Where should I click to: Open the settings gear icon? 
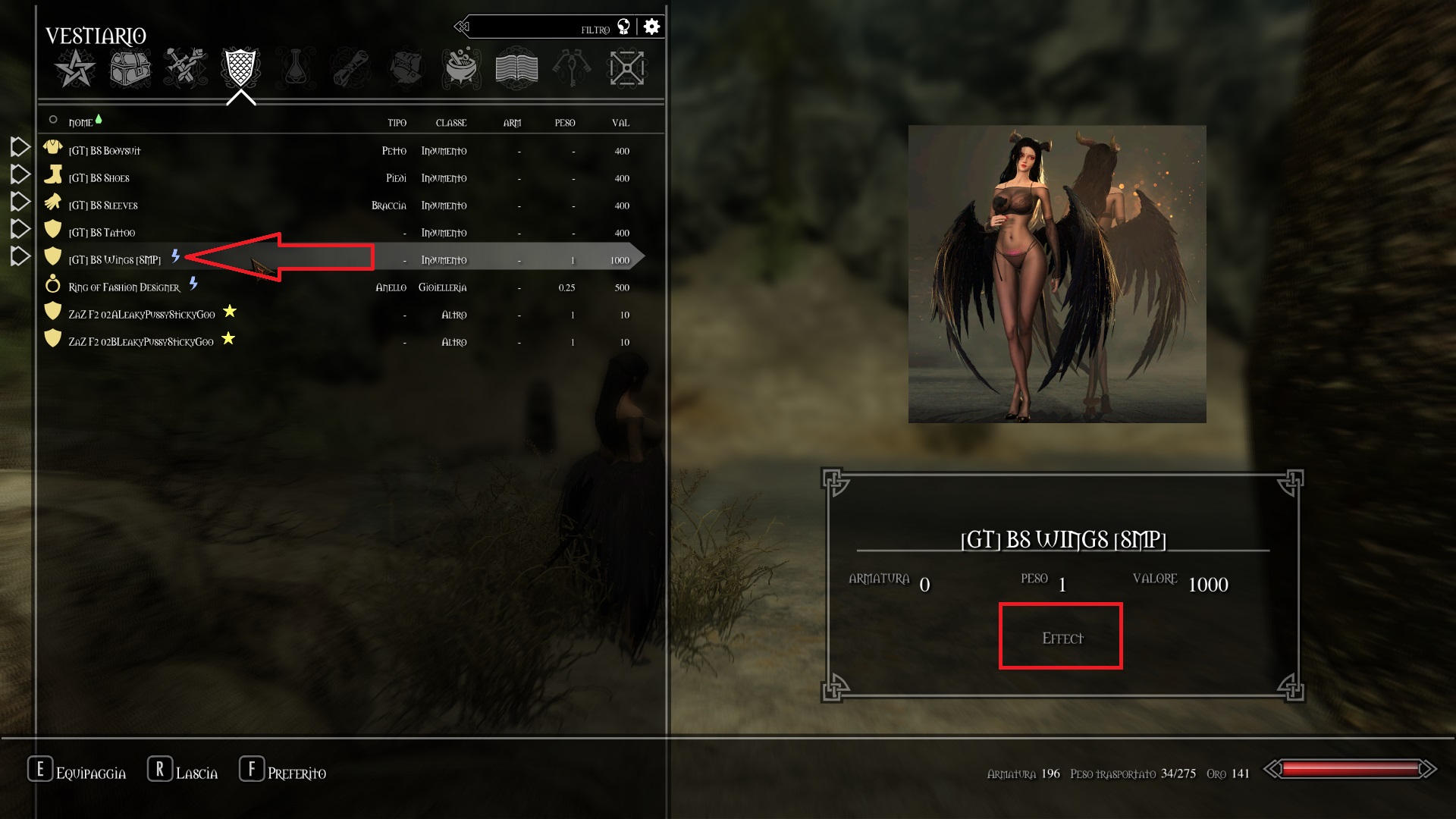(x=651, y=26)
